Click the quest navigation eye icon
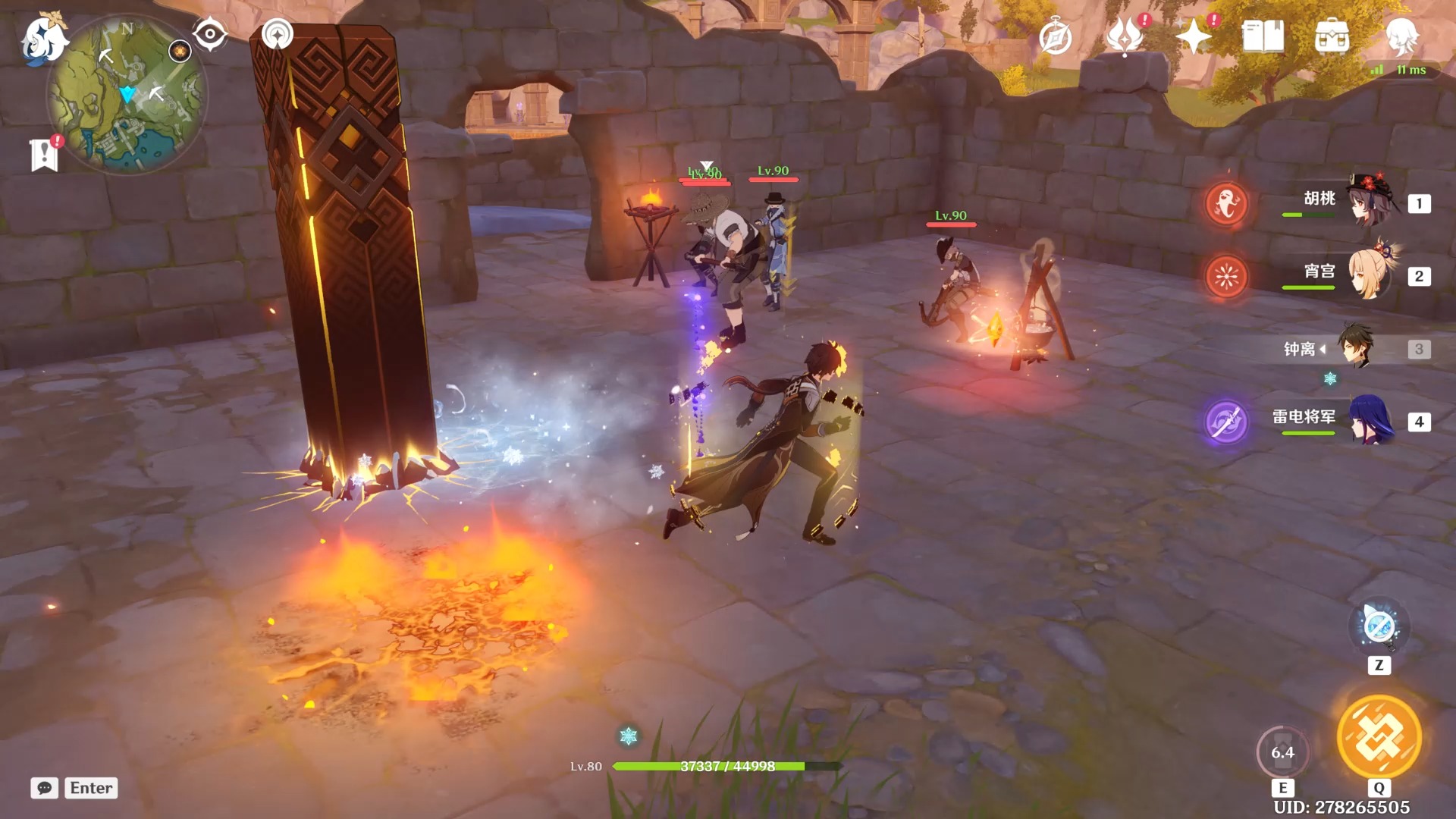This screenshot has width=1456, height=819. click(x=209, y=34)
